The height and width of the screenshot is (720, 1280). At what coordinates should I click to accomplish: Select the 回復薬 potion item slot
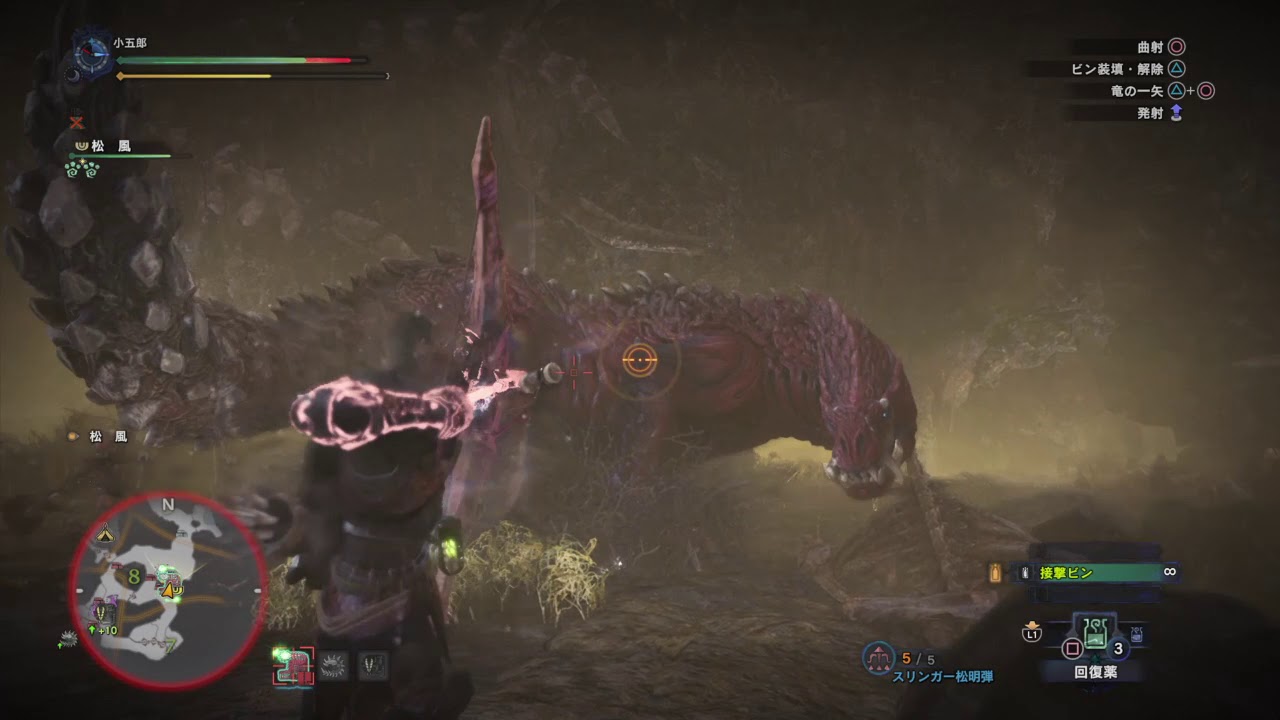click(1095, 633)
